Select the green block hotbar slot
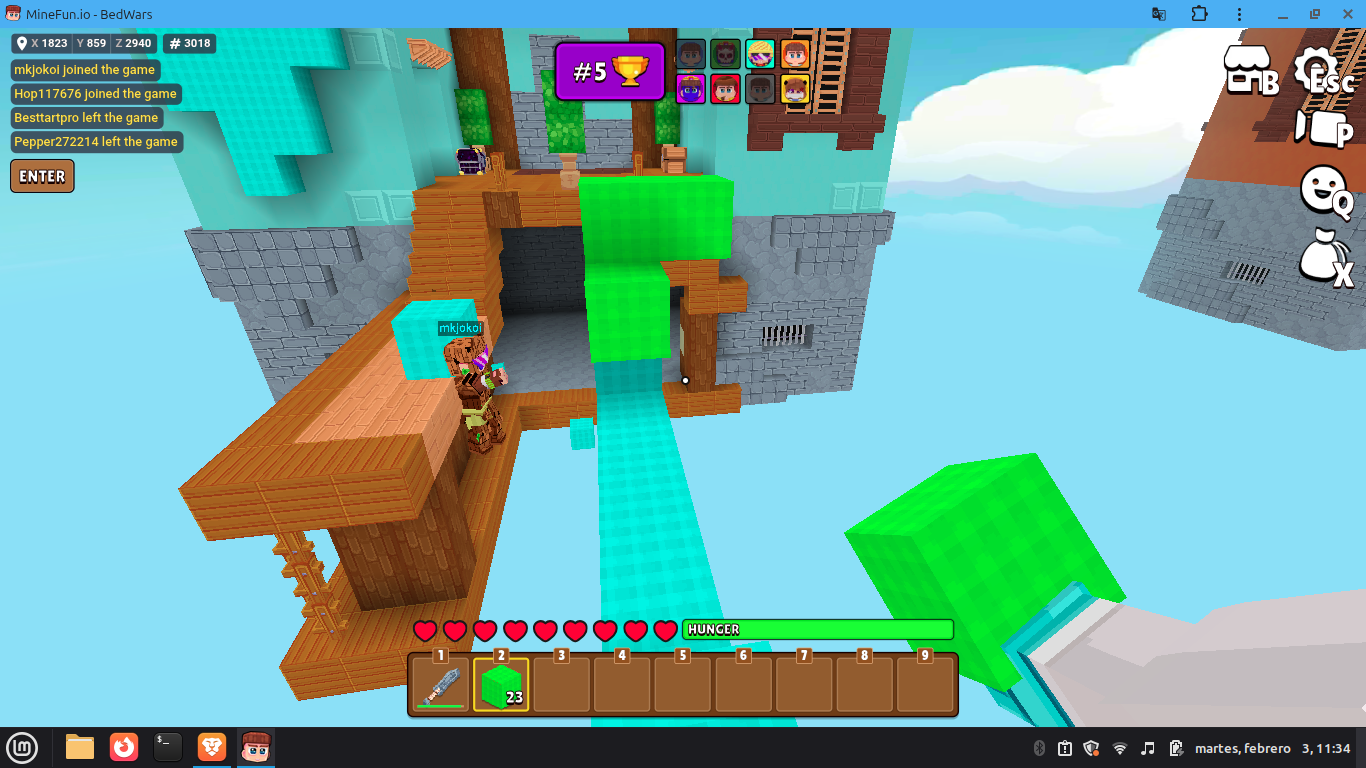 click(x=501, y=684)
